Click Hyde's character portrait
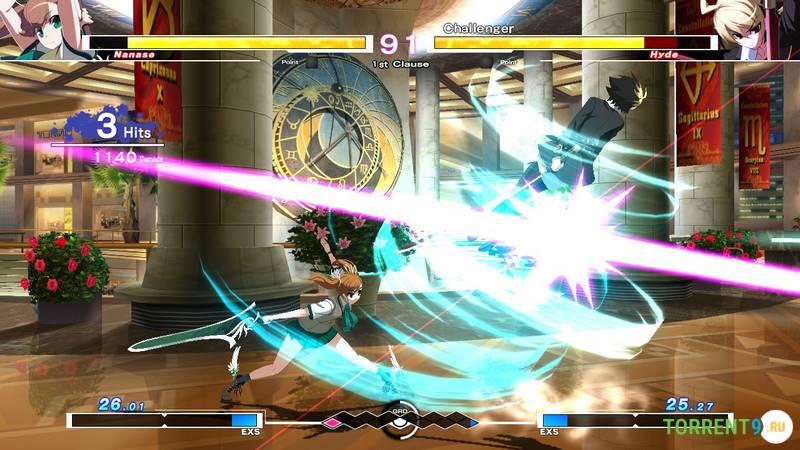The height and width of the screenshot is (450, 800). (760, 26)
